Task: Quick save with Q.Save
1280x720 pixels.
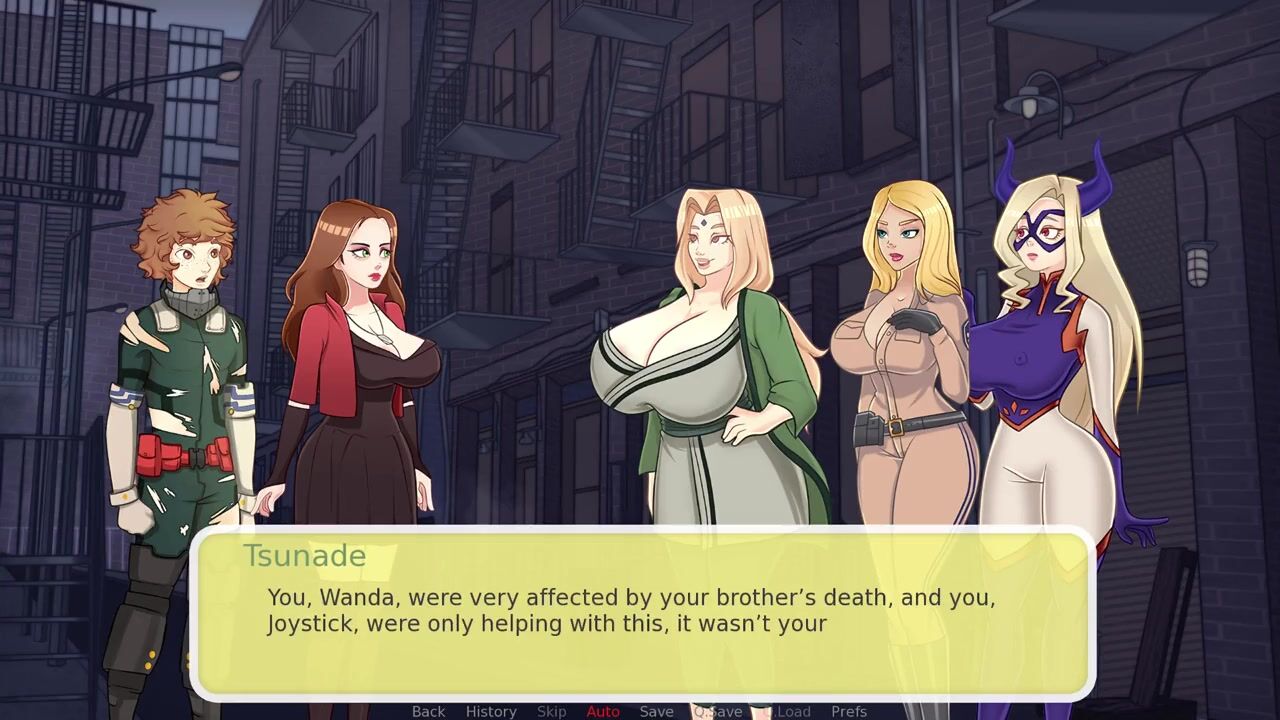Action: coord(718,711)
